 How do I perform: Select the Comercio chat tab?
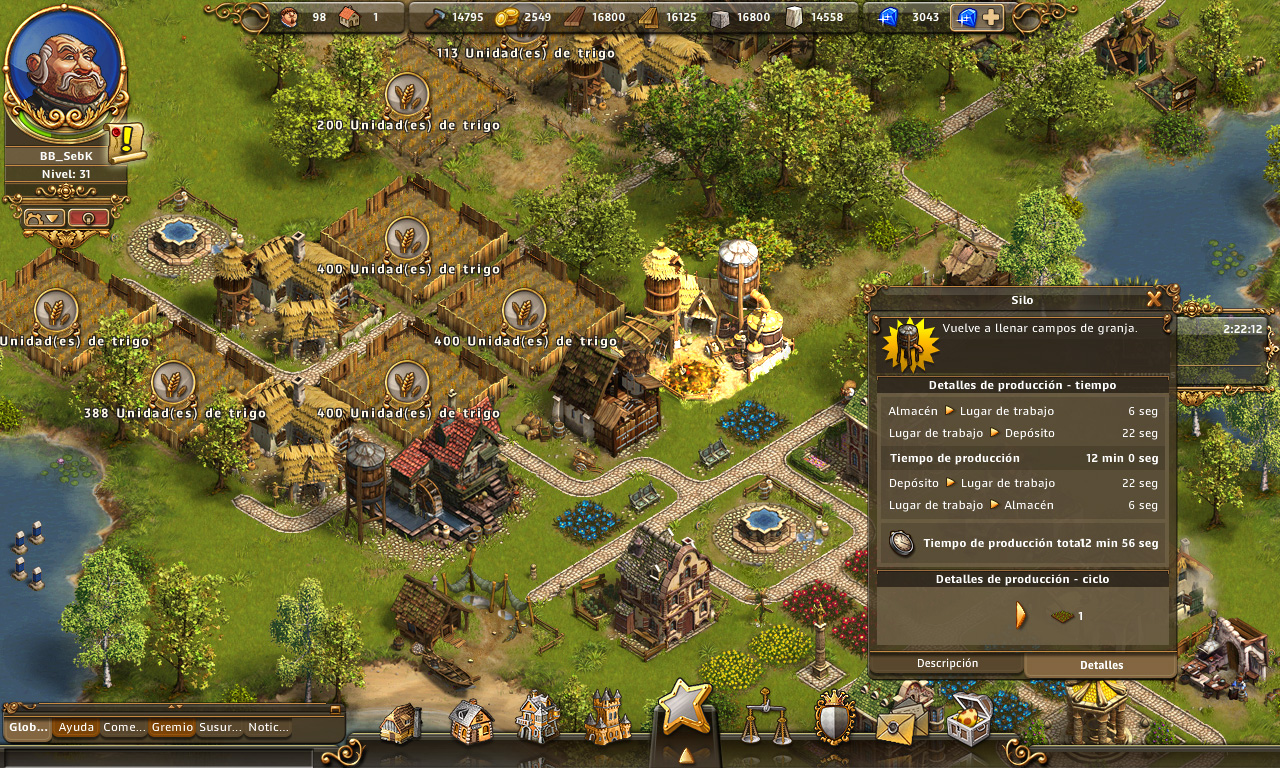pos(124,728)
